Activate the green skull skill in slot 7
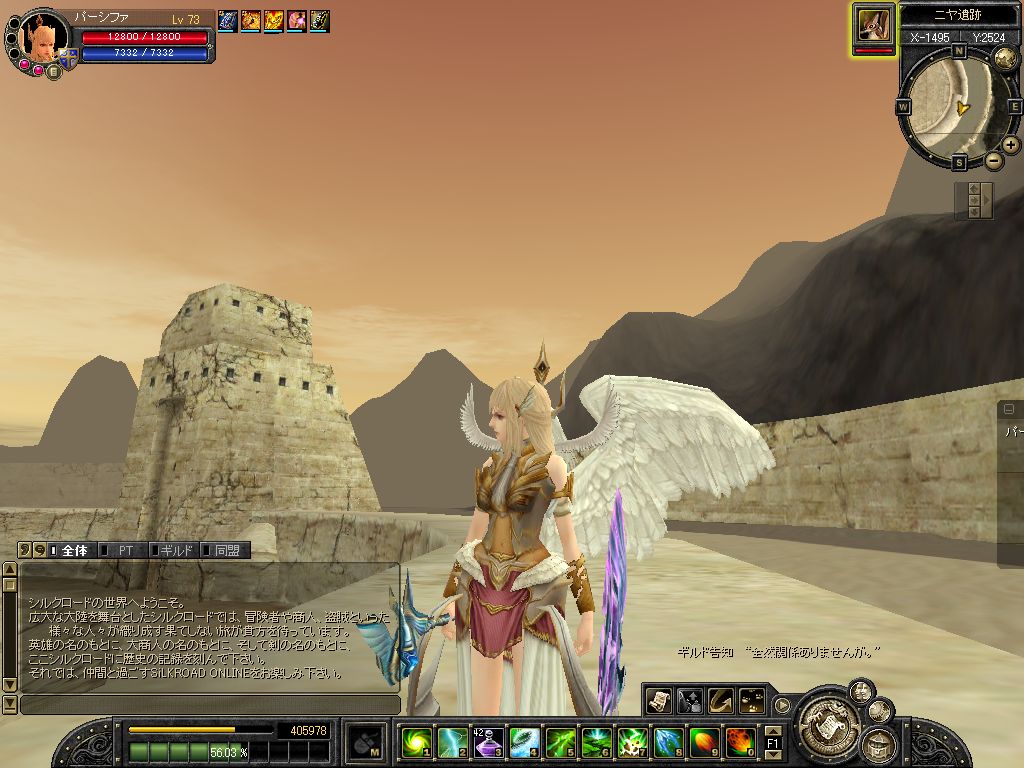Viewport: 1024px width, 768px height. 632,742
